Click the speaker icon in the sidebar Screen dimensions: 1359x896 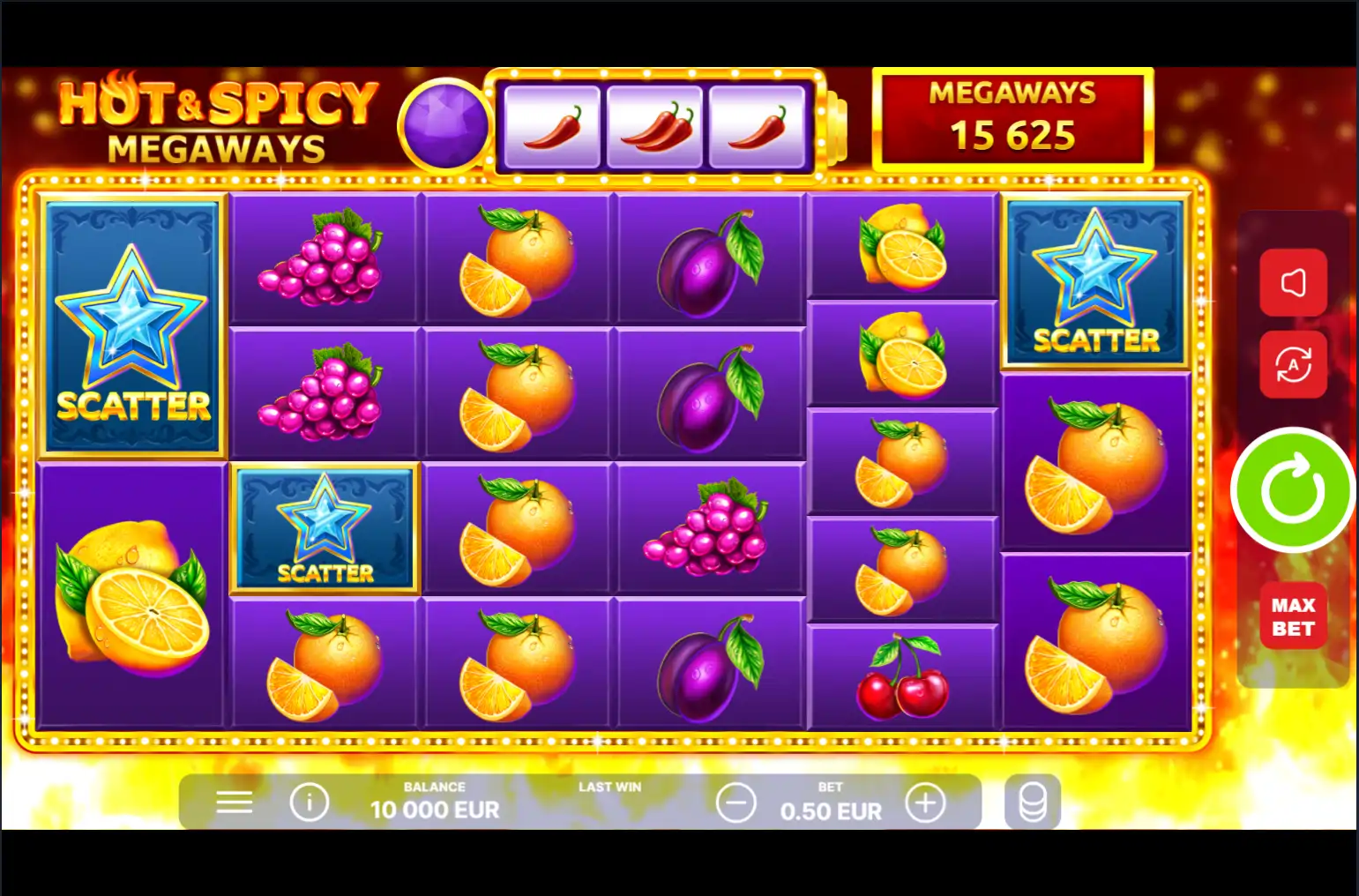[x=1294, y=281]
